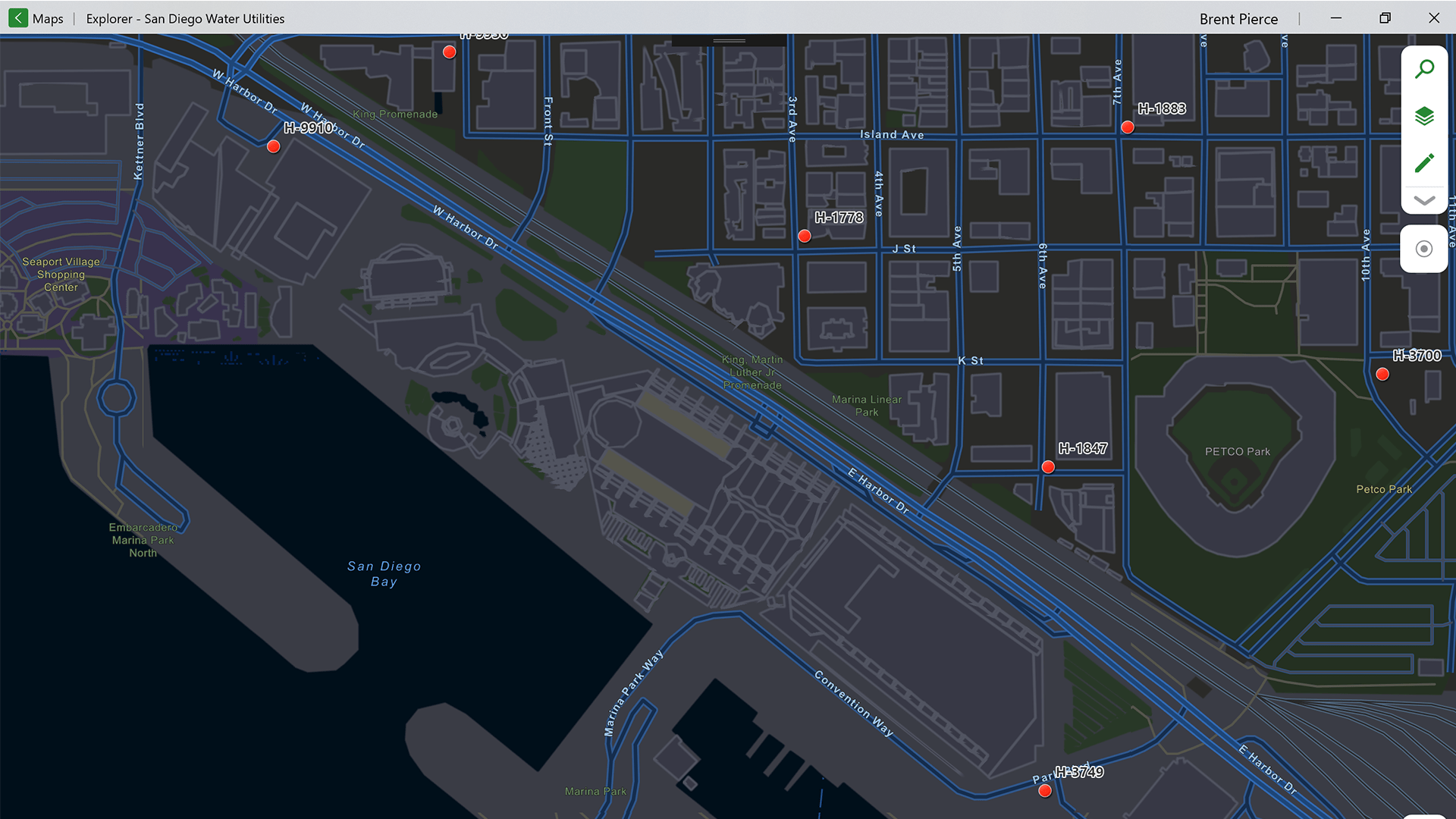Screen dimensions: 1456x819
Task: Click the Brent Pierce account name
Action: point(1238,18)
